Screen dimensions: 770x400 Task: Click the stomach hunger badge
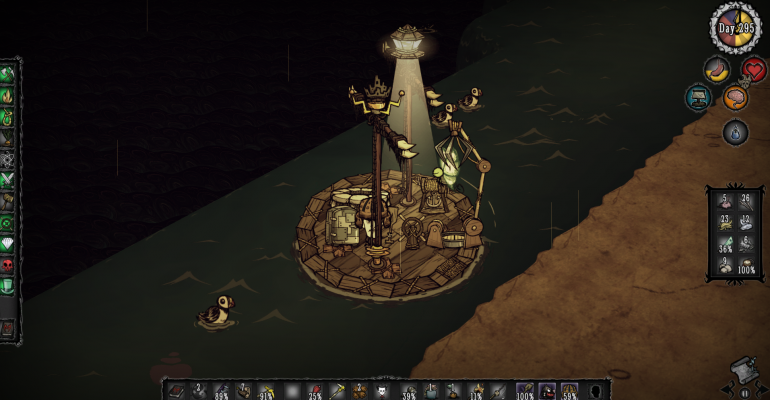point(714,69)
